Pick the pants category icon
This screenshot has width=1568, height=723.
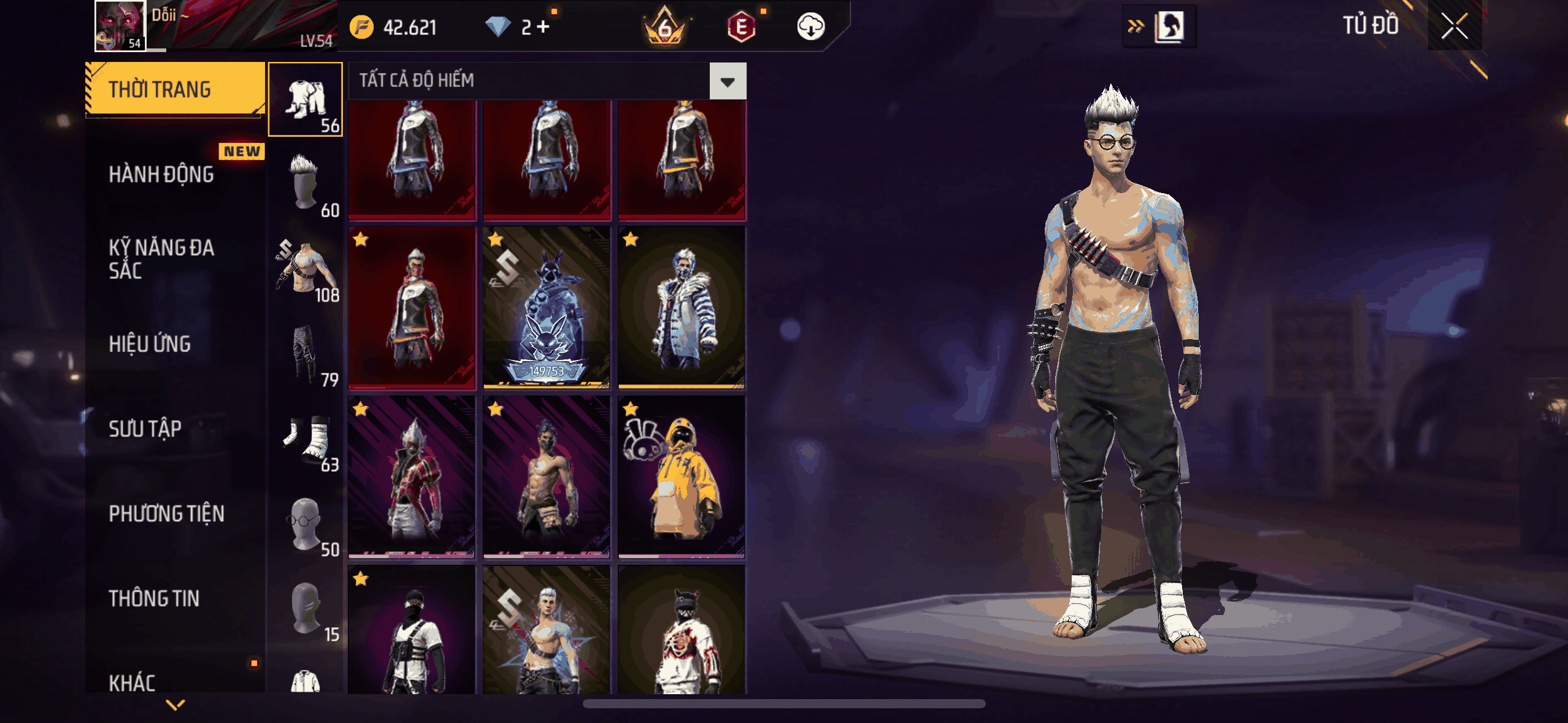[x=306, y=354]
